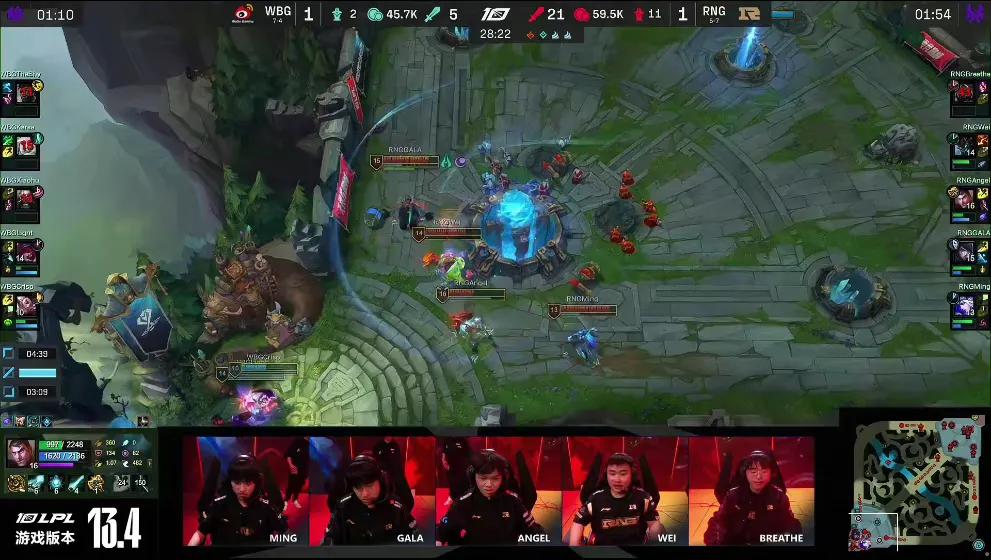Click the 03:09 objective timer icon
The image size is (991, 560).
9,392
